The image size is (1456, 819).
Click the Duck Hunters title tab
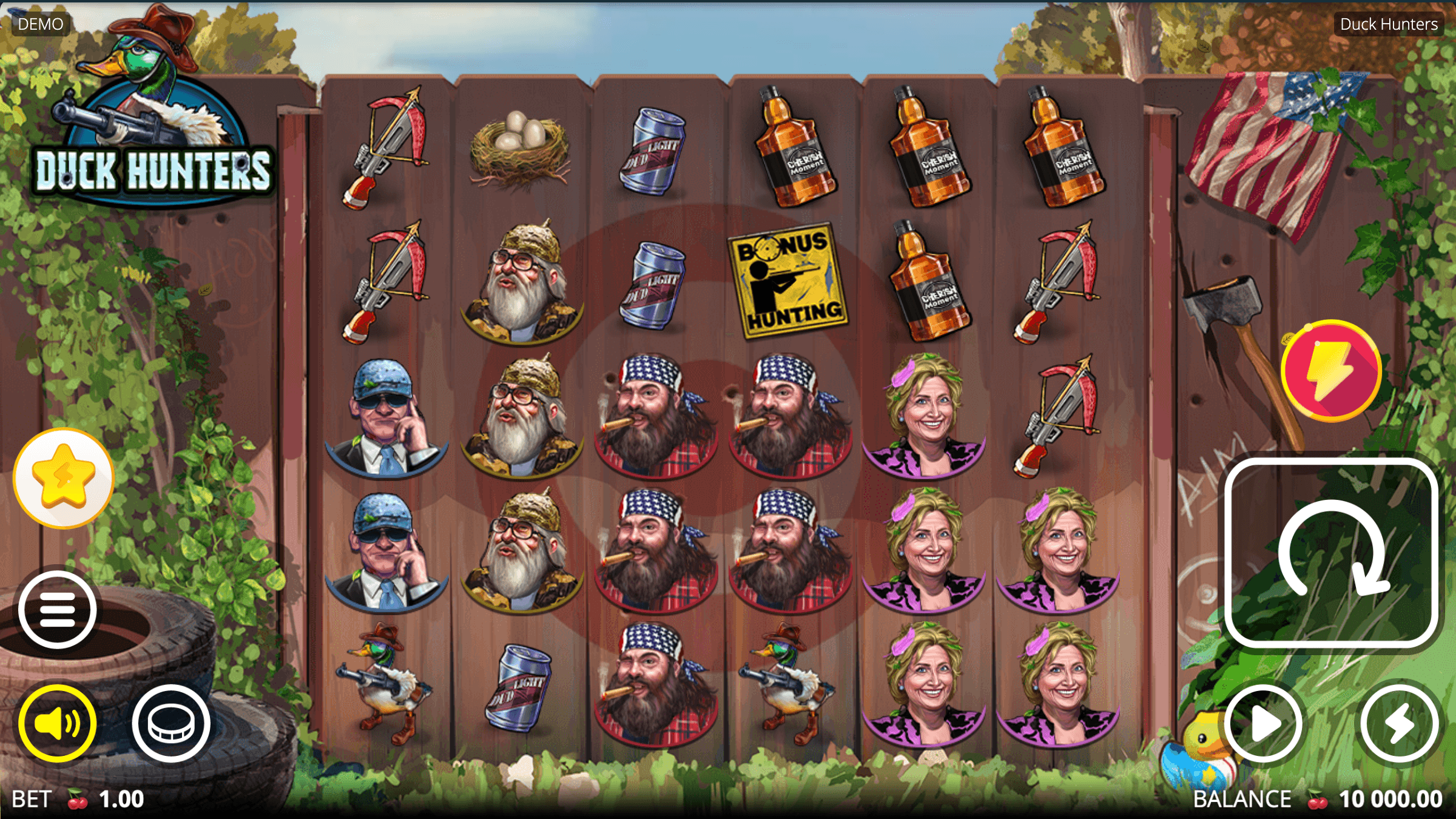tap(1389, 24)
